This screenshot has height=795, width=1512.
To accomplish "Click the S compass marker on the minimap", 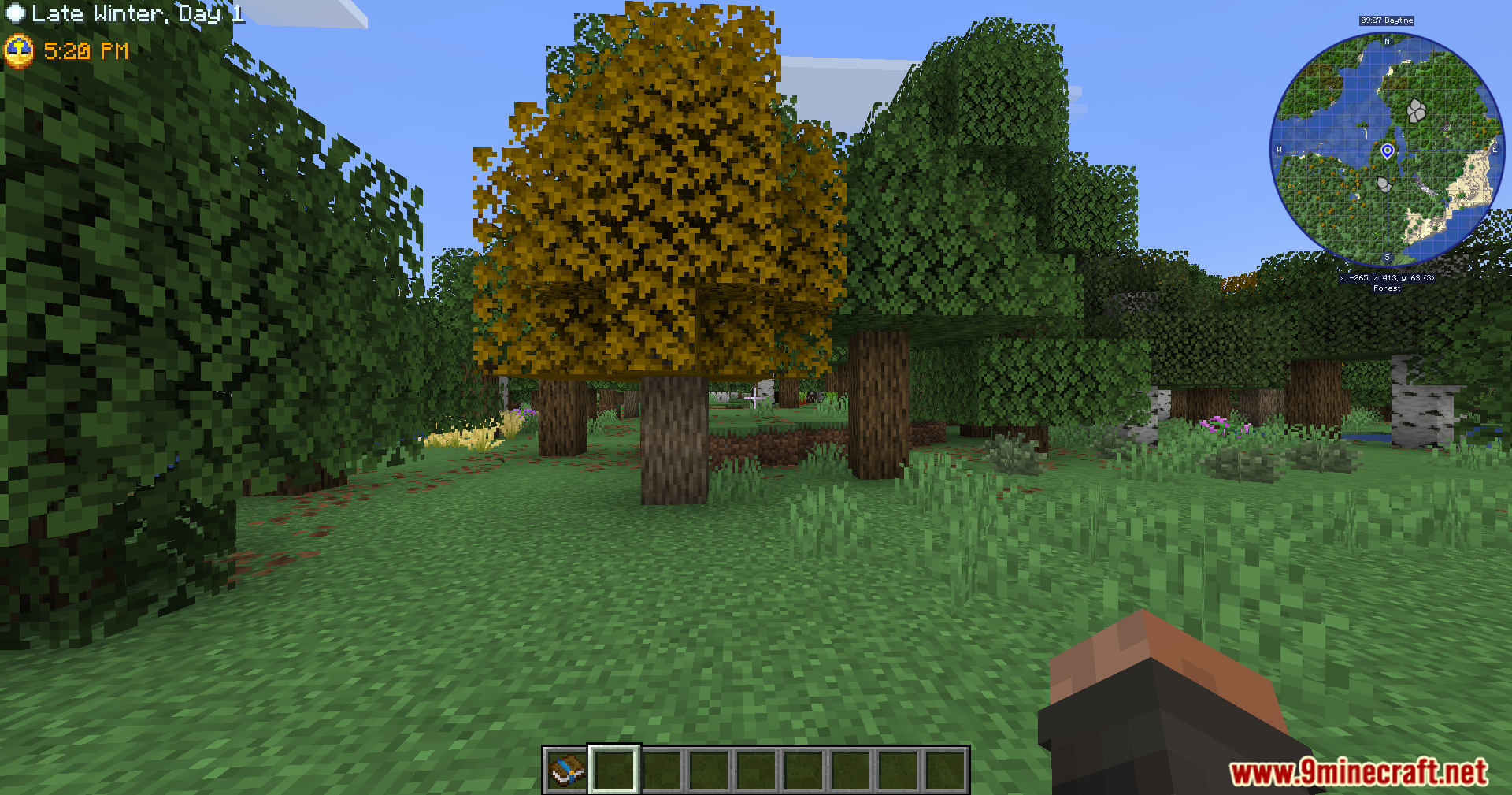I will click(1386, 258).
